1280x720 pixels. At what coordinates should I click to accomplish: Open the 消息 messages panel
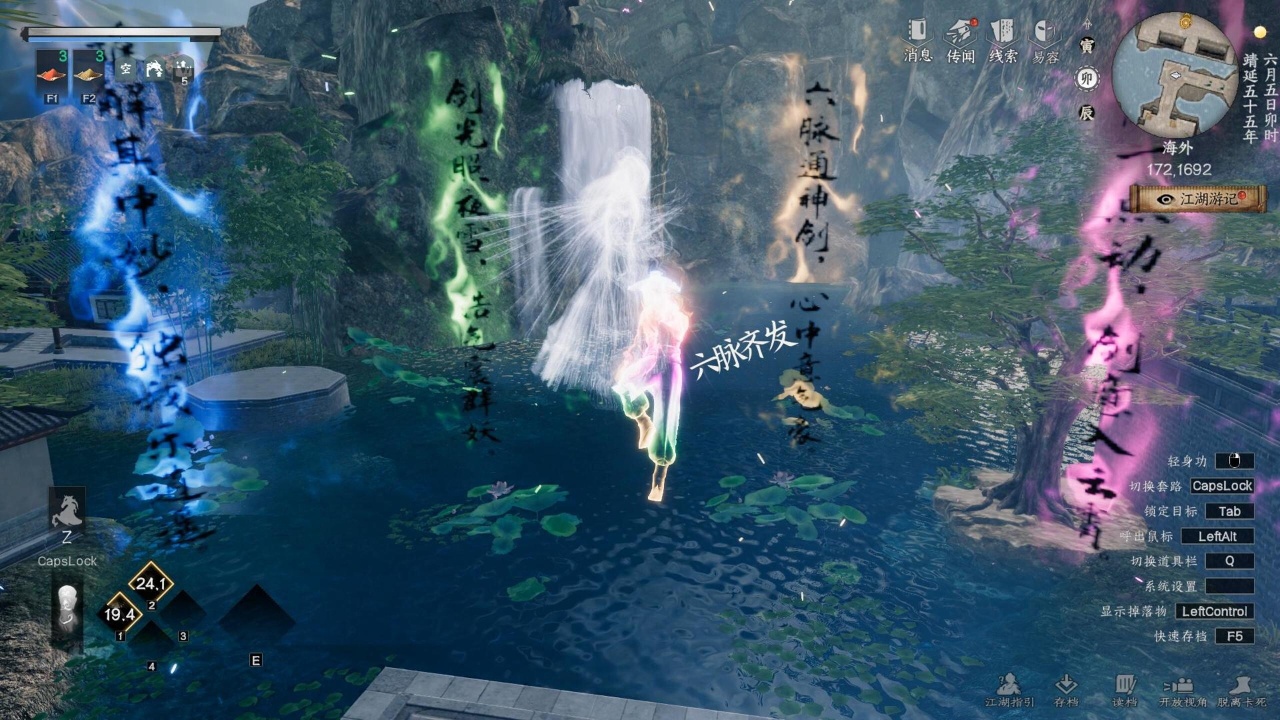point(918,39)
